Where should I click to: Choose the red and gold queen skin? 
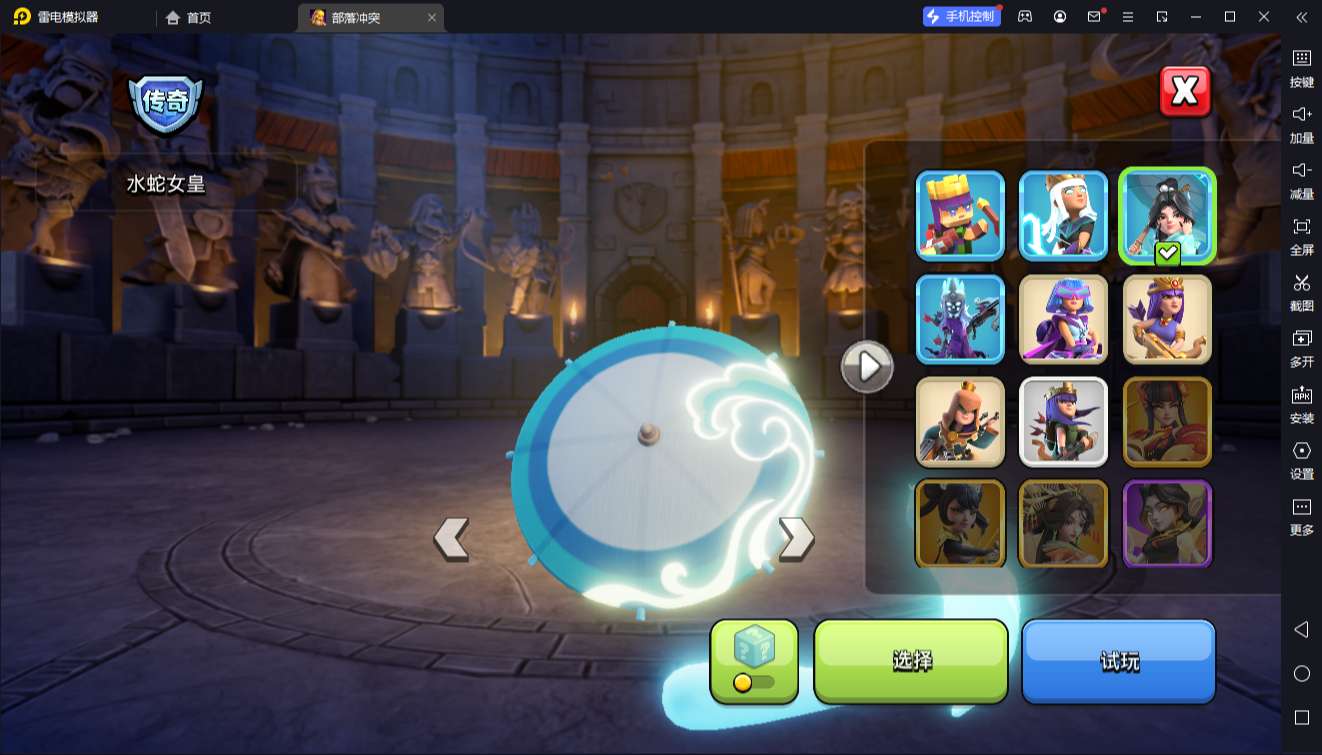1167,422
